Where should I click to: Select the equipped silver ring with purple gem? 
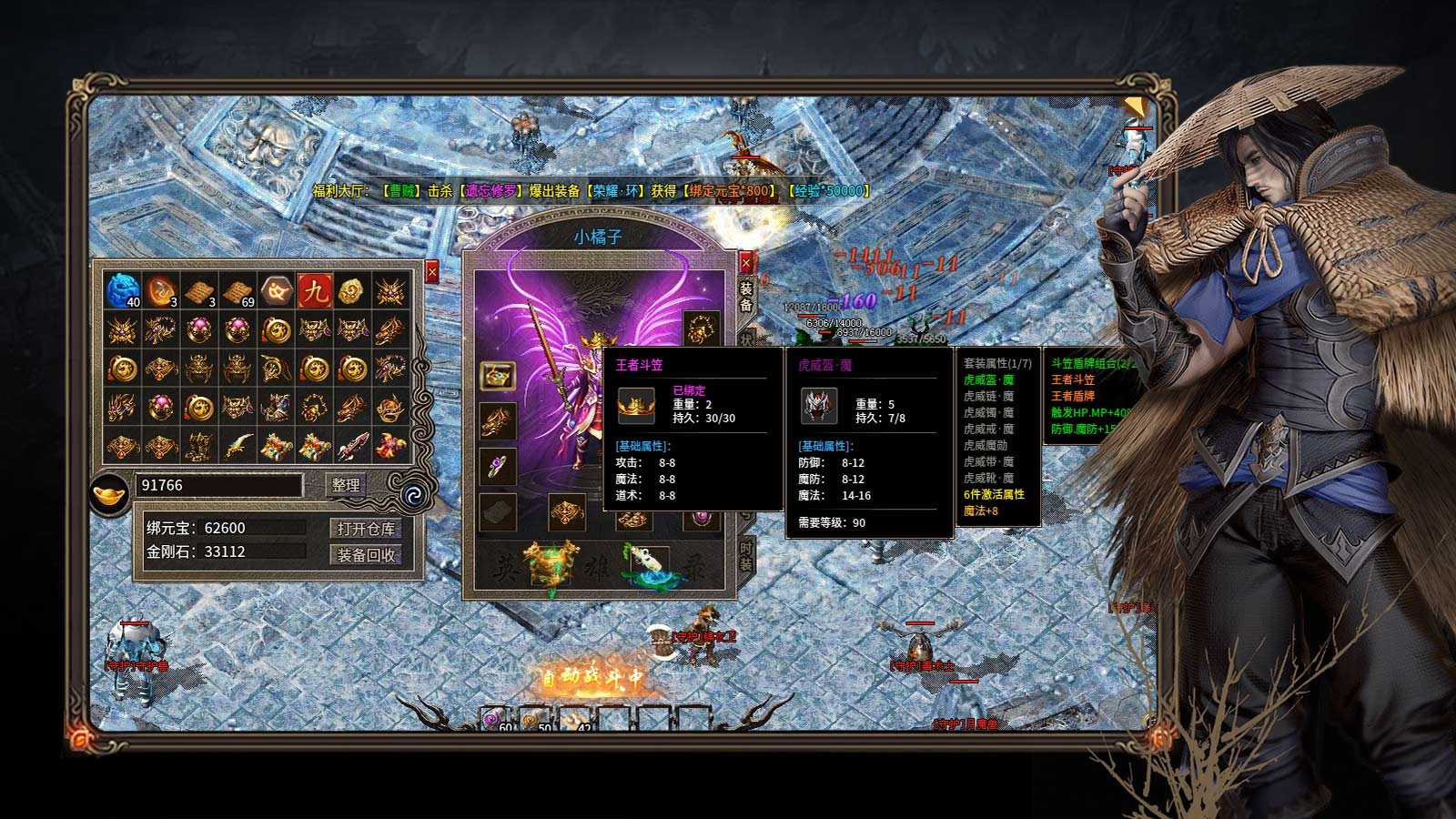pyautogui.click(x=498, y=467)
